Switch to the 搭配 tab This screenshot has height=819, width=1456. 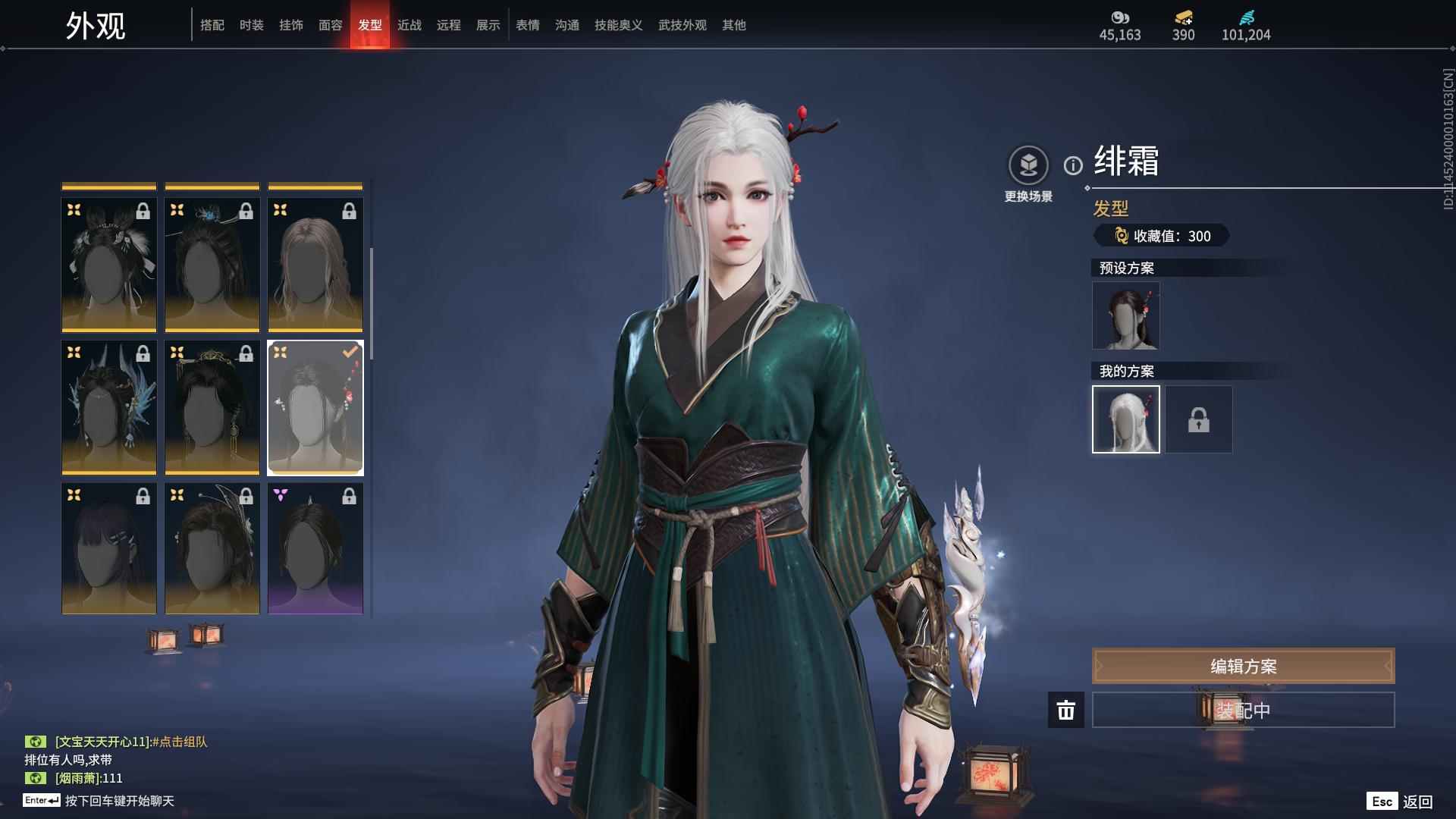212,25
